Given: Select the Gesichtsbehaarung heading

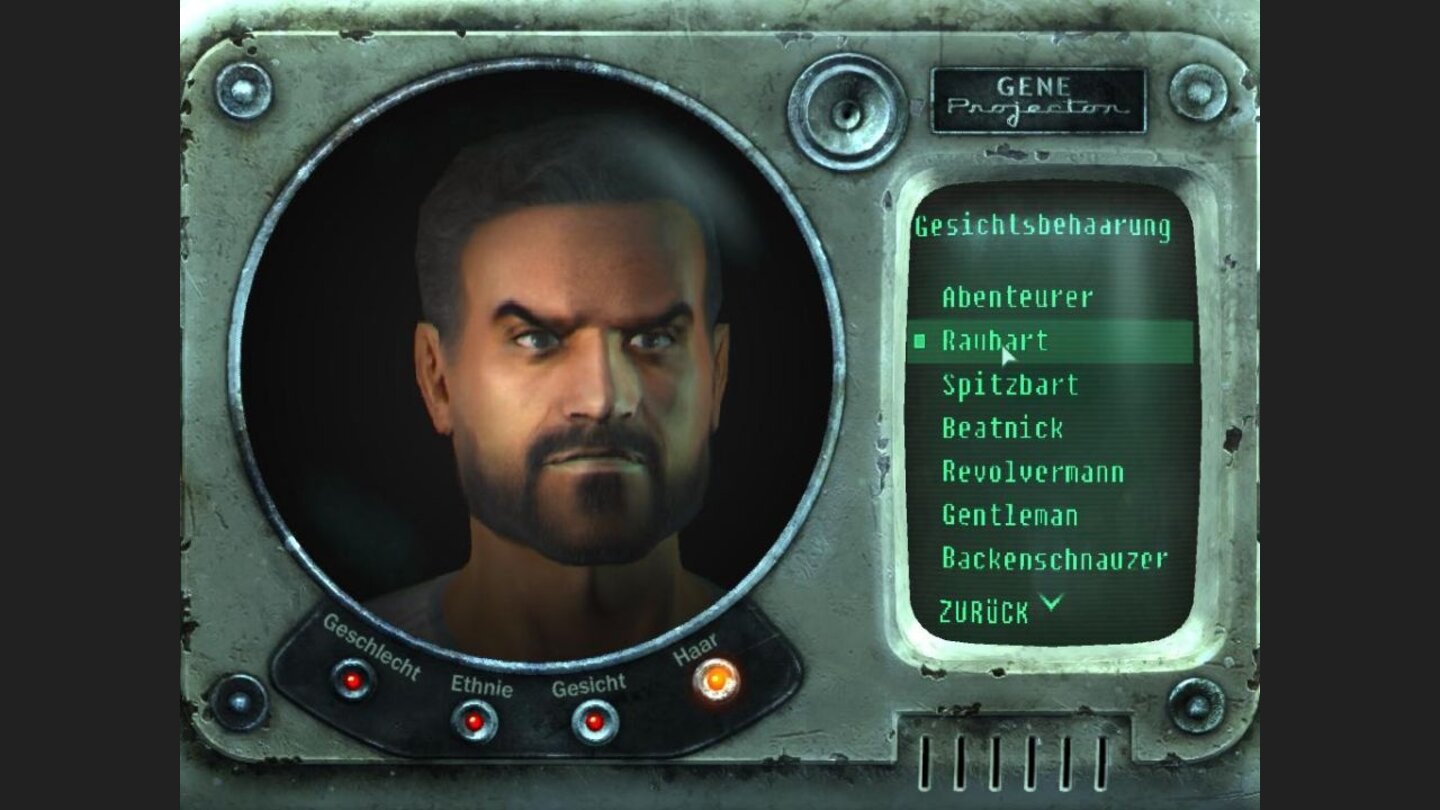Looking at the screenshot, I should (x=1043, y=225).
